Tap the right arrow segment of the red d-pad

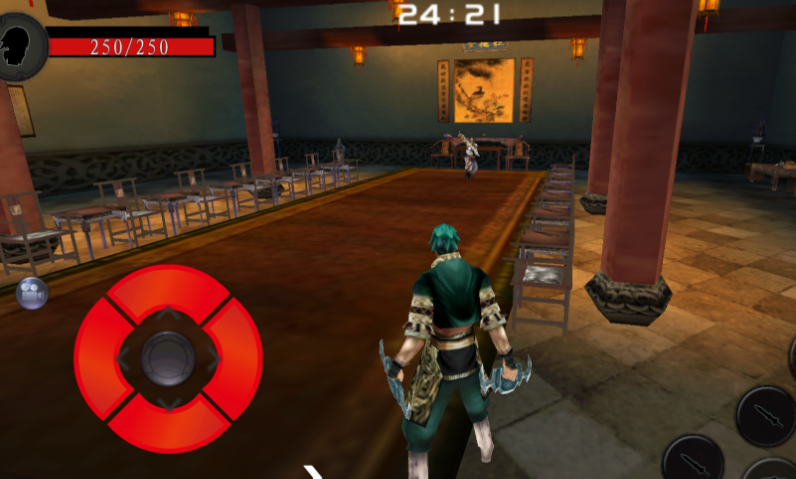pyautogui.click(x=238, y=358)
